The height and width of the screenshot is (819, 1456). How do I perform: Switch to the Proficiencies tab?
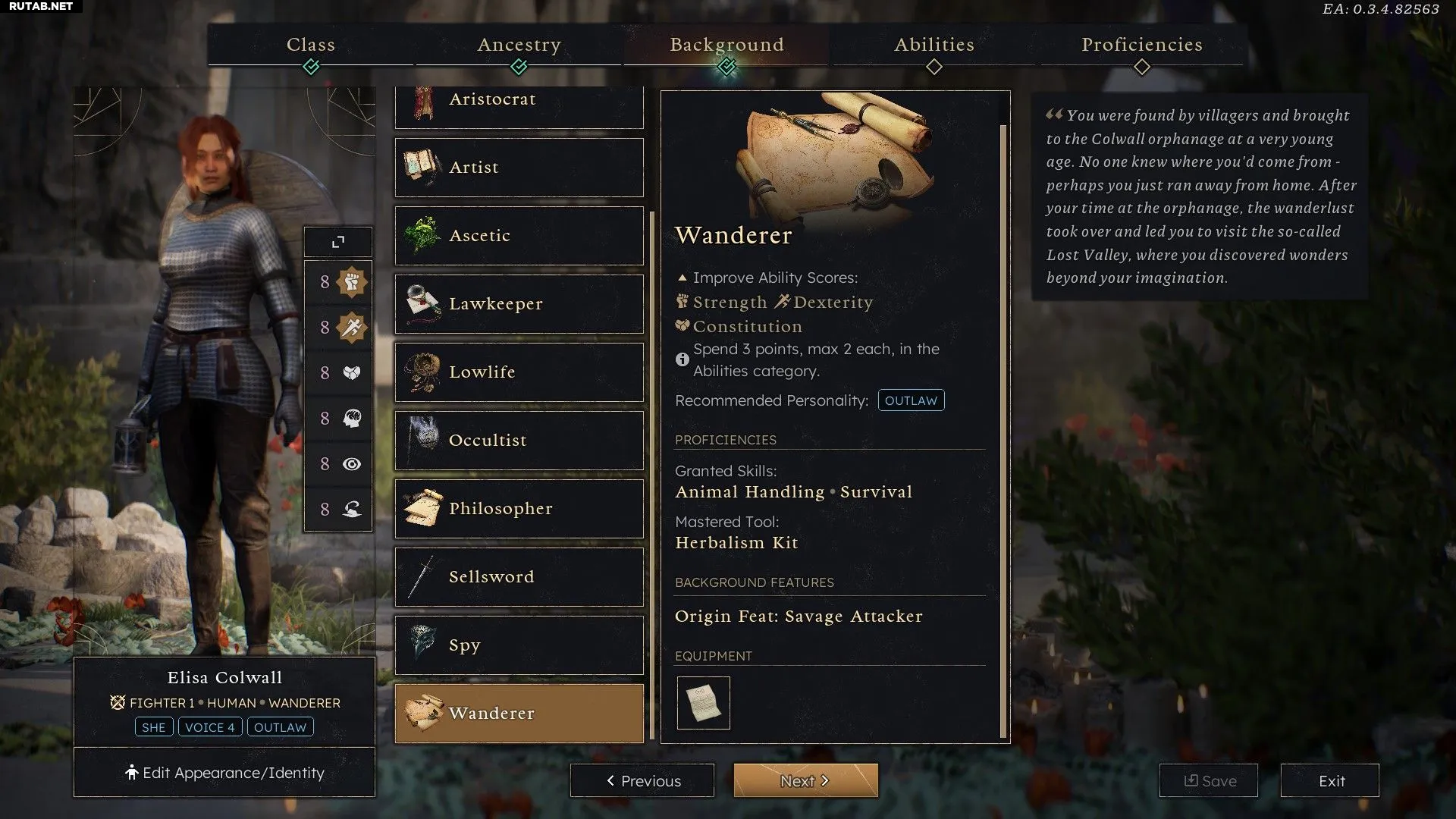coord(1141,45)
